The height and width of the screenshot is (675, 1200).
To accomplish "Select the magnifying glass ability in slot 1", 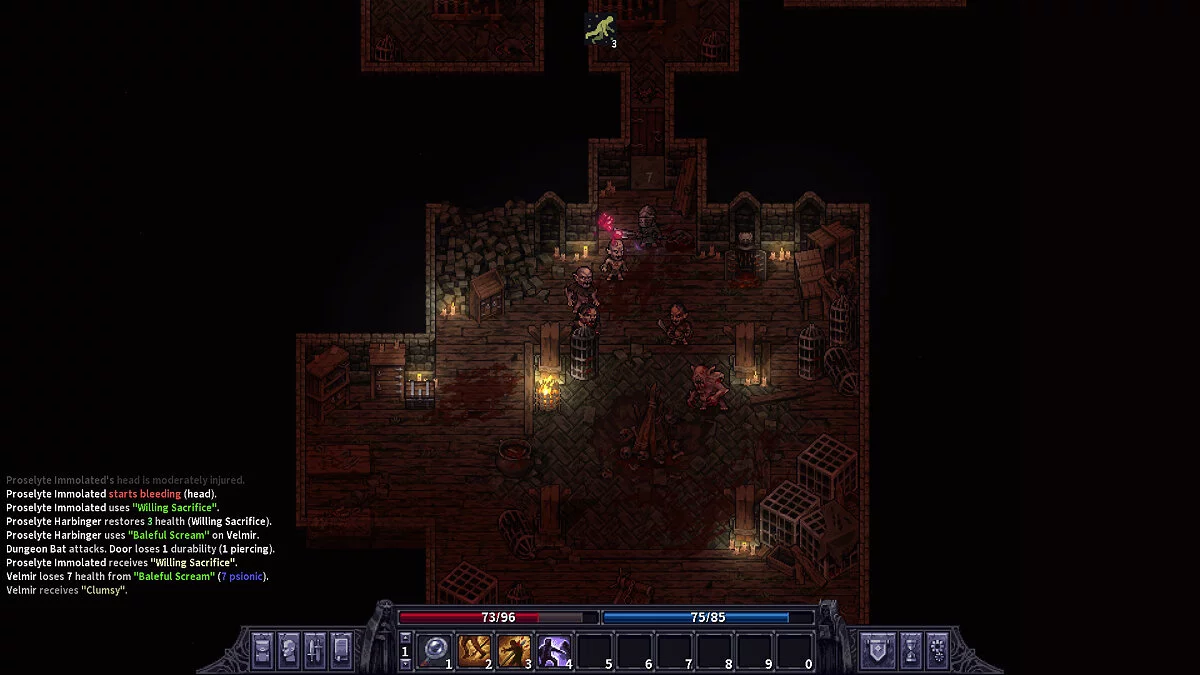I will tap(434, 650).
